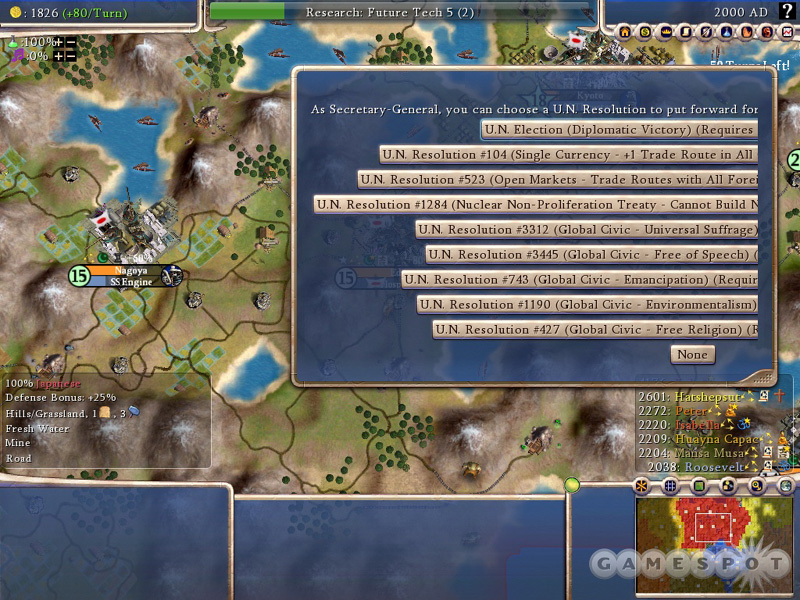
Task: Open the domestic advisor house icon
Action: click(x=625, y=33)
